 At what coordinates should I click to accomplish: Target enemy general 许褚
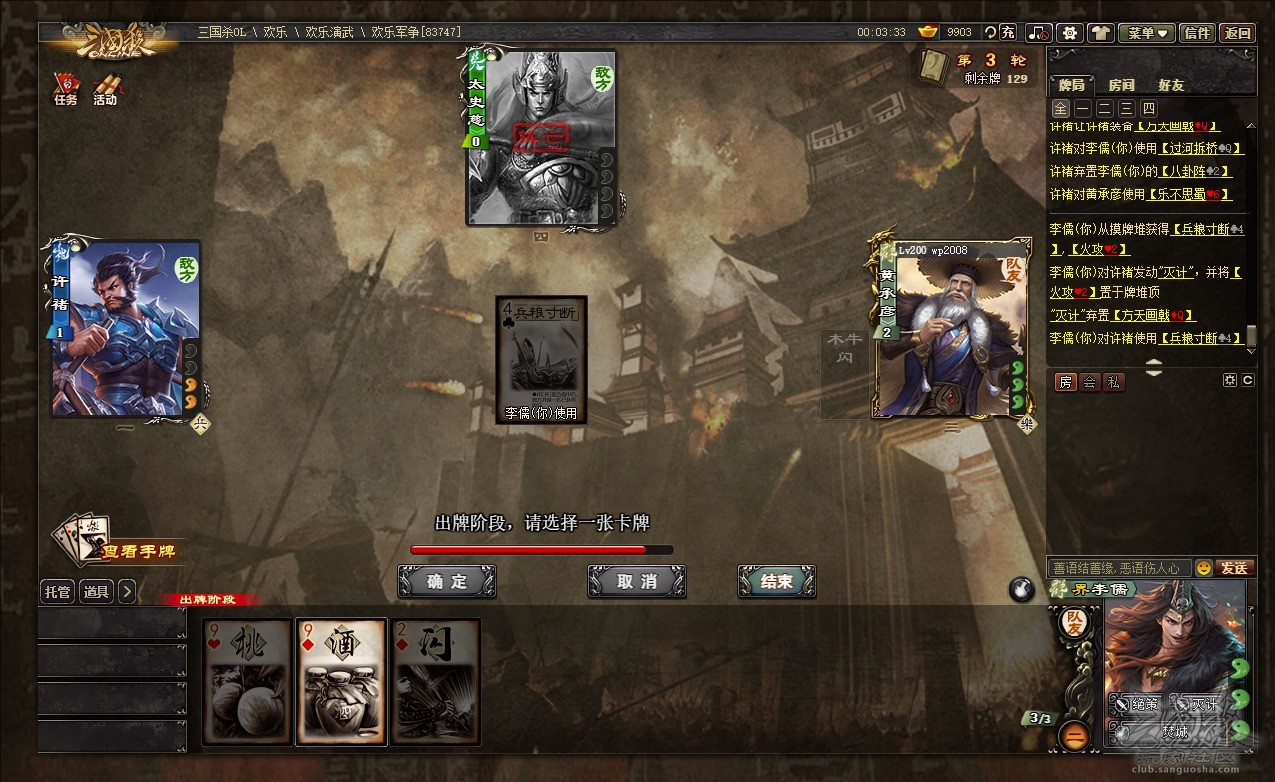coord(125,328)
